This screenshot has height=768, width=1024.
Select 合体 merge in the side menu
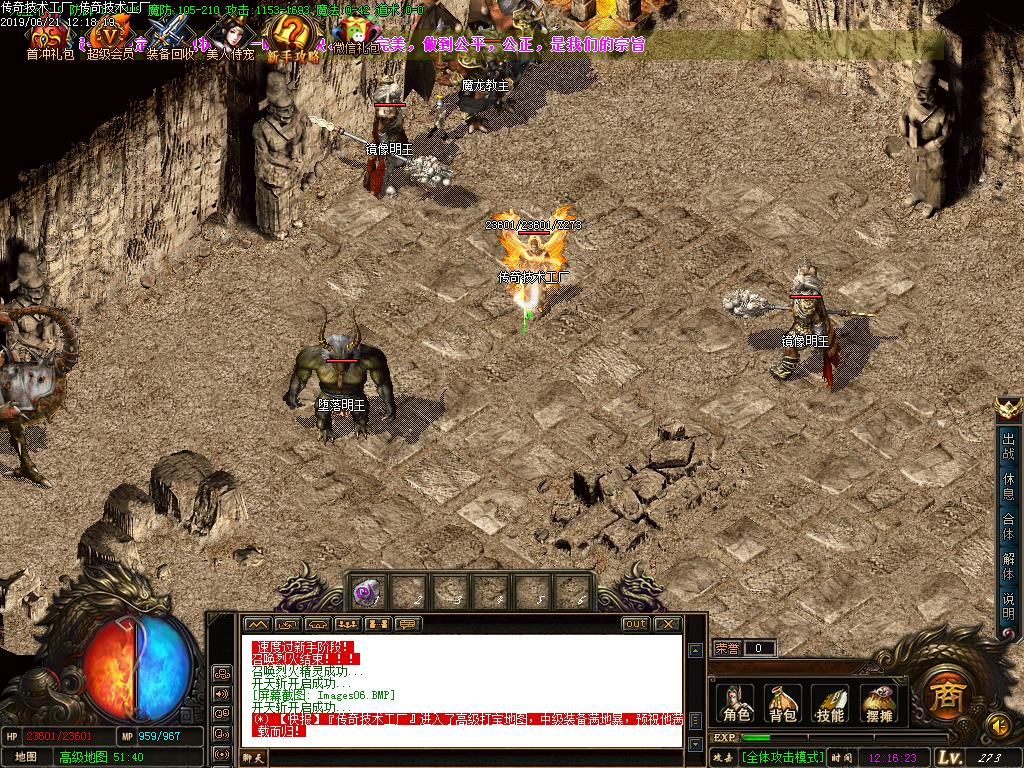pyautogui.click(x=1008, y=526)
